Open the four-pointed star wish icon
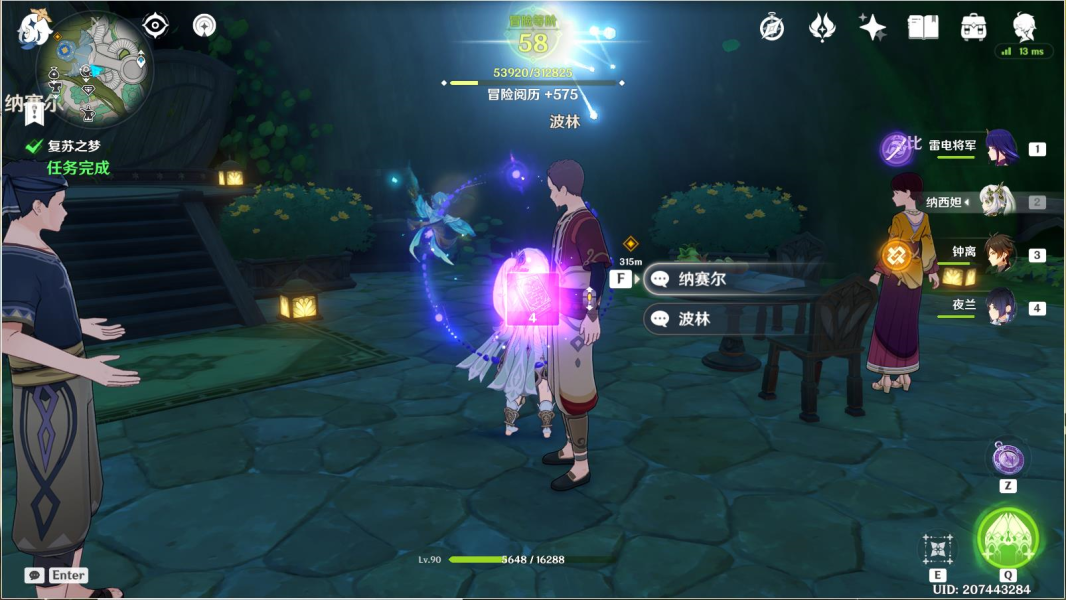Image resolution: width=1066 pixels, height=600 pixels. click(x=872, y=28)
